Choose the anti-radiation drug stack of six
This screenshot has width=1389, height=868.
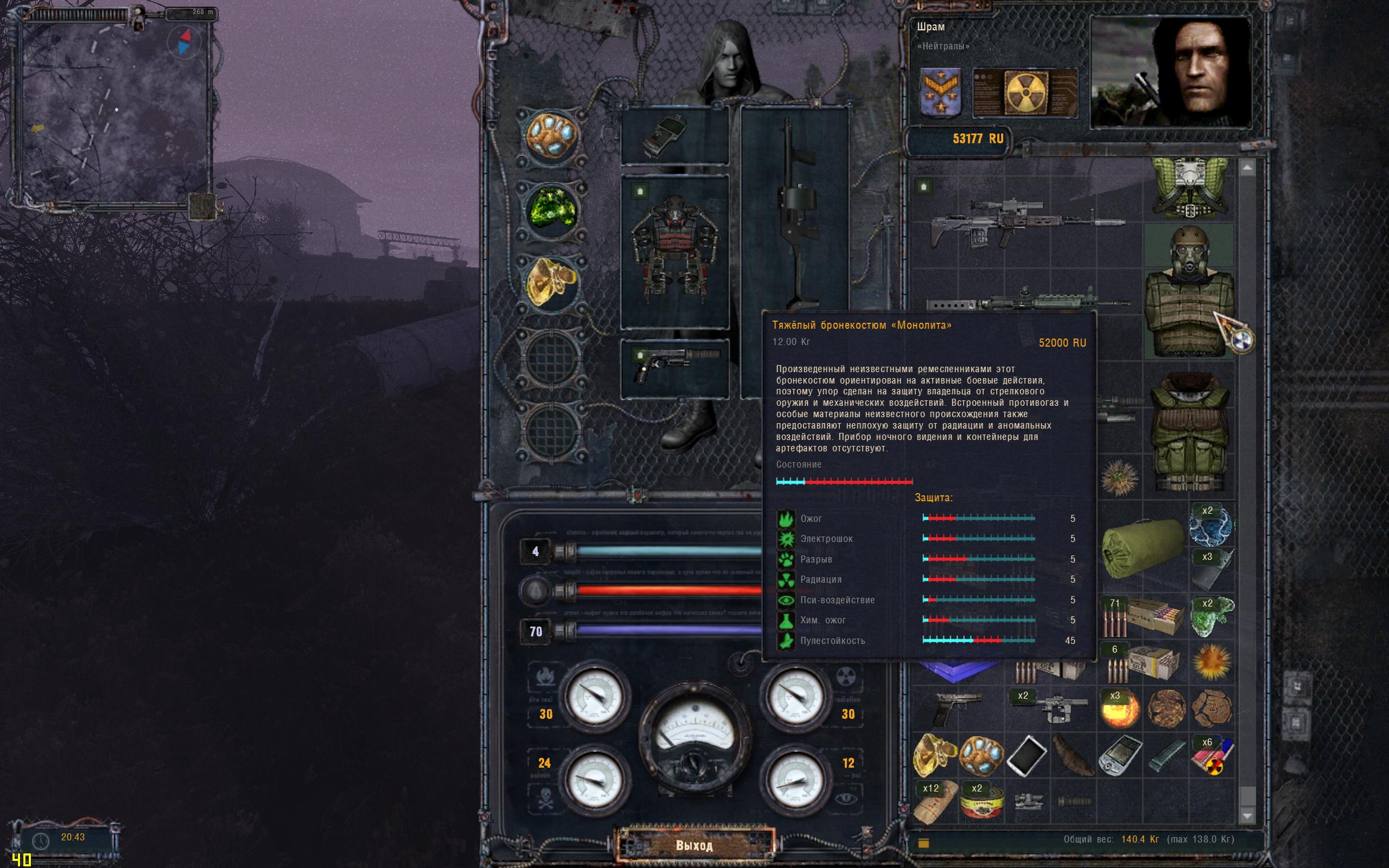click(x=1211, y=756)
